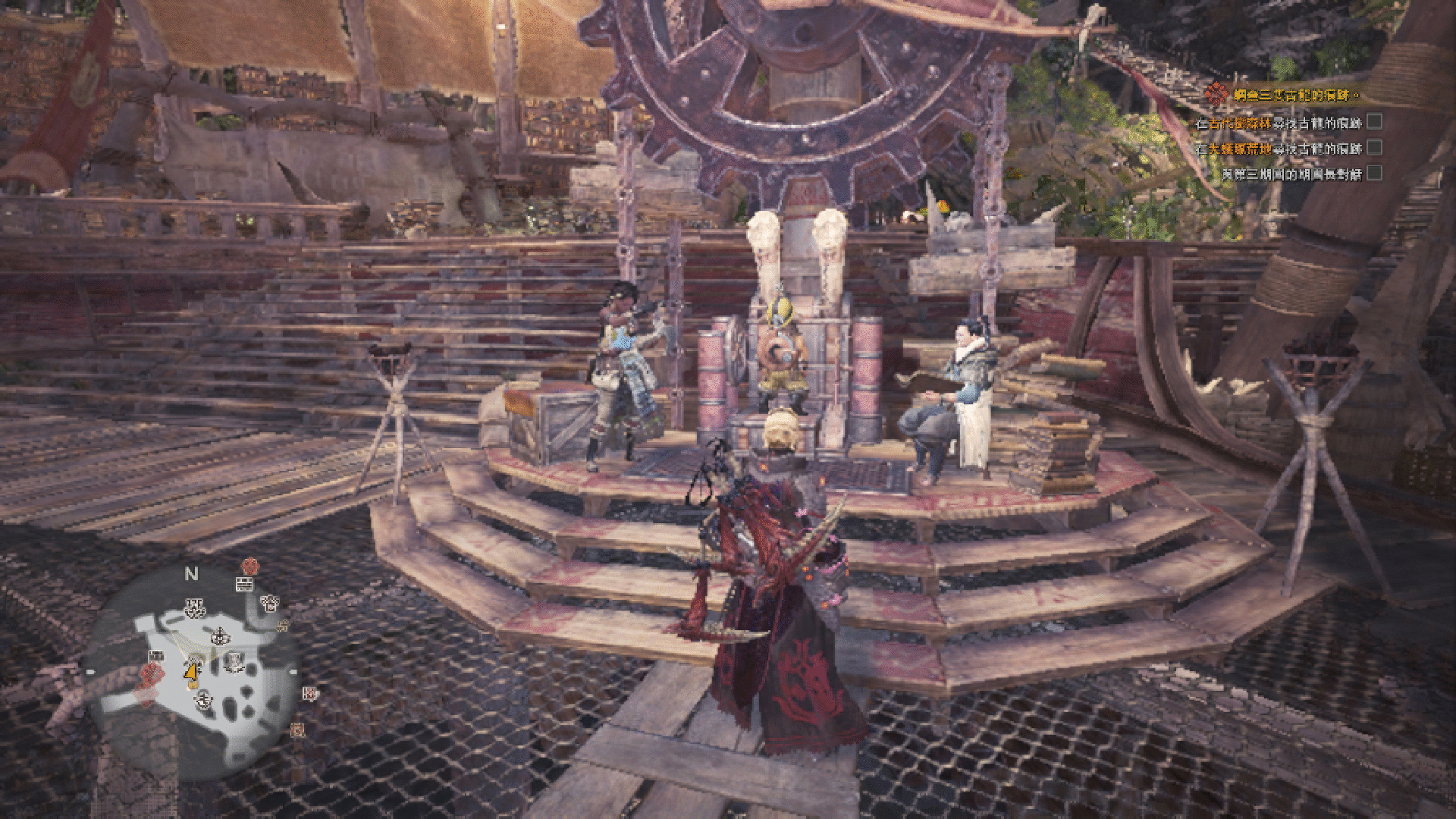1456x819 pixels.
Task: Click the yellow player arrow on minimap
Action: [x=191, y=671]
